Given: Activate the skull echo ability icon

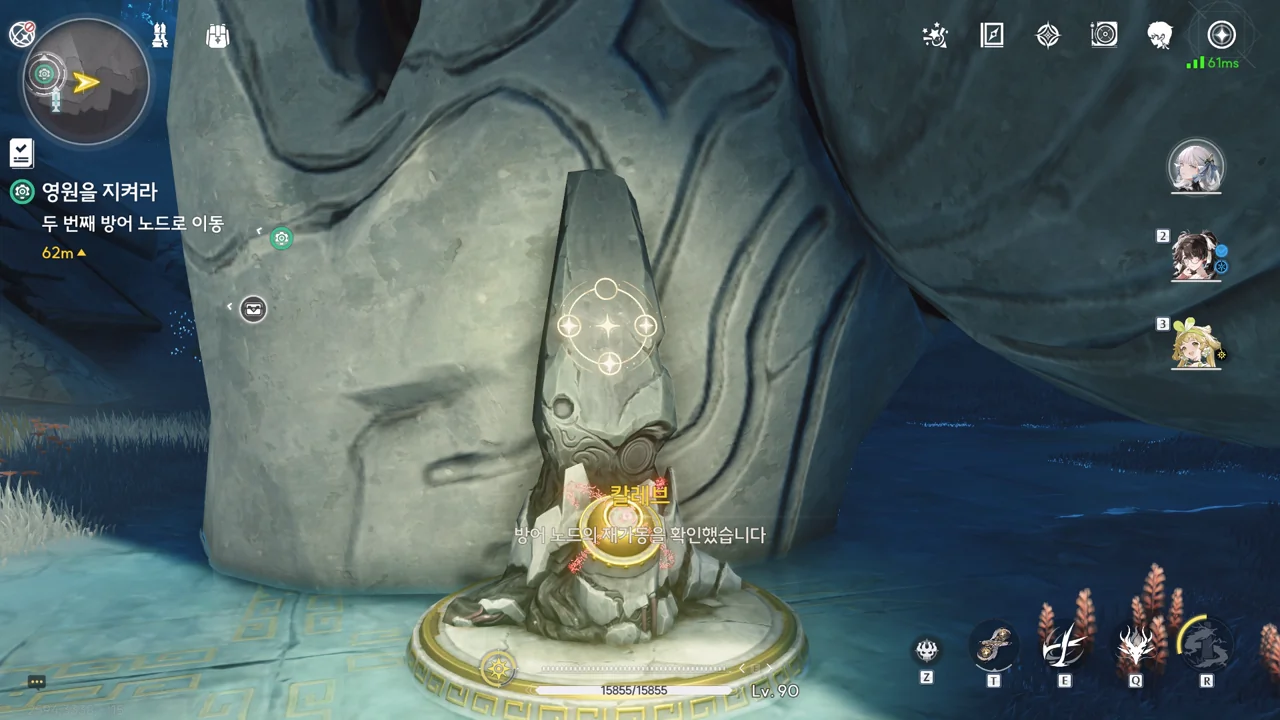Looking at the screenshot, I should tap(927, 651).
